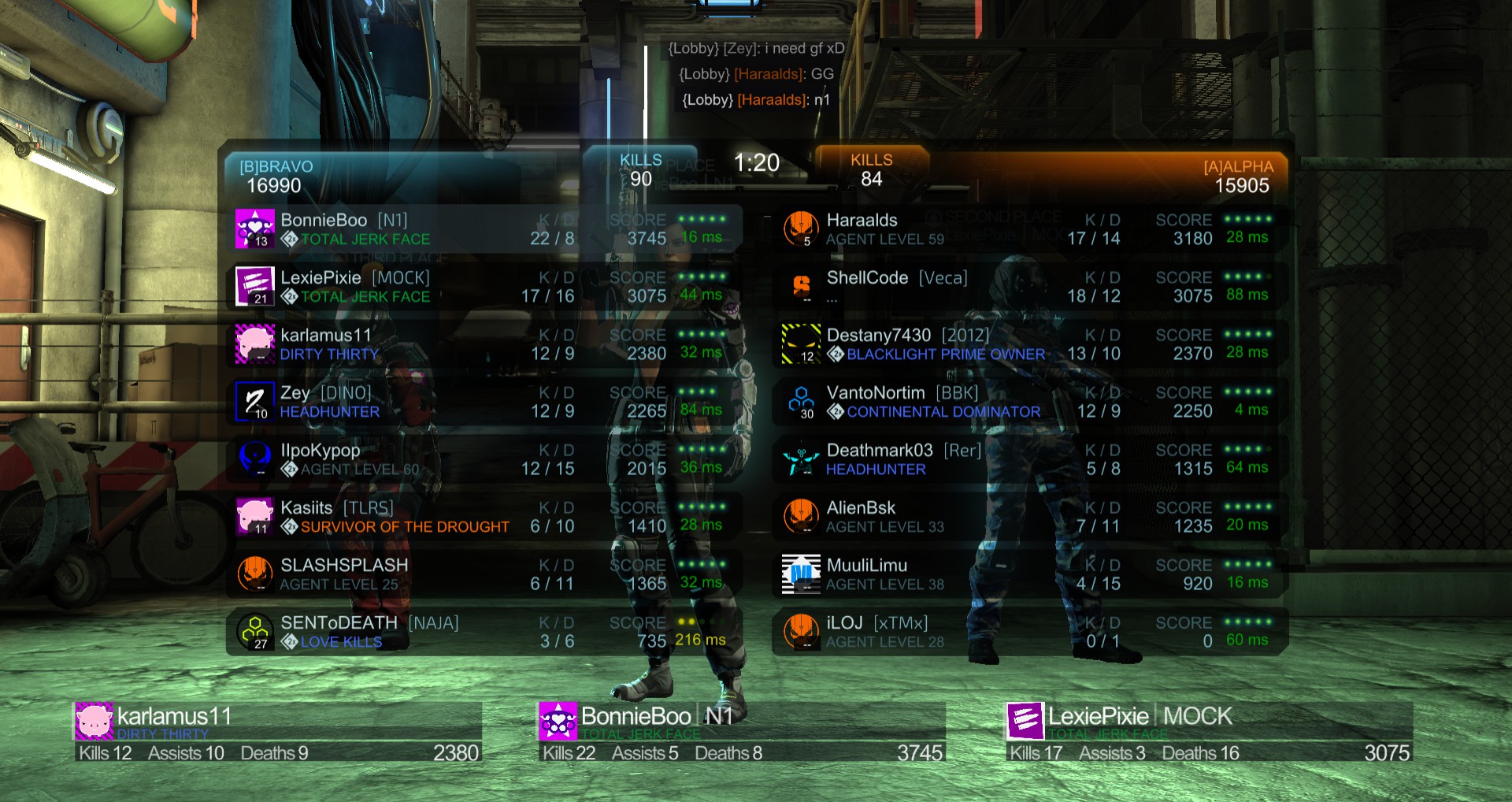This screenshot has width=1512, height=802.
Task: Click the badge next to BLACKLIGHT PRIME OWNER
Action: [836, 355]
